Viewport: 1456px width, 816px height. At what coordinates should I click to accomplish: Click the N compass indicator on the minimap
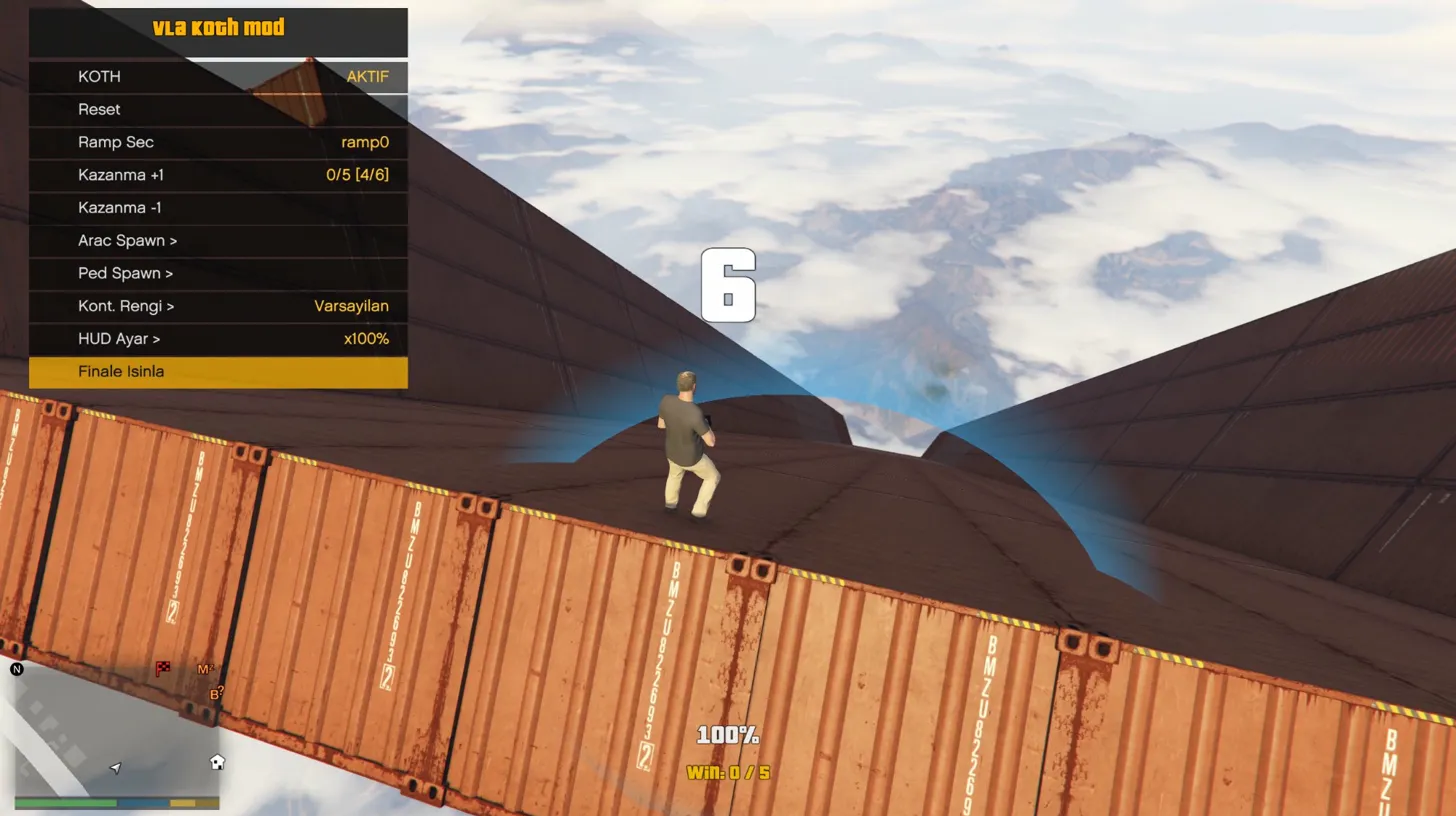16,669
